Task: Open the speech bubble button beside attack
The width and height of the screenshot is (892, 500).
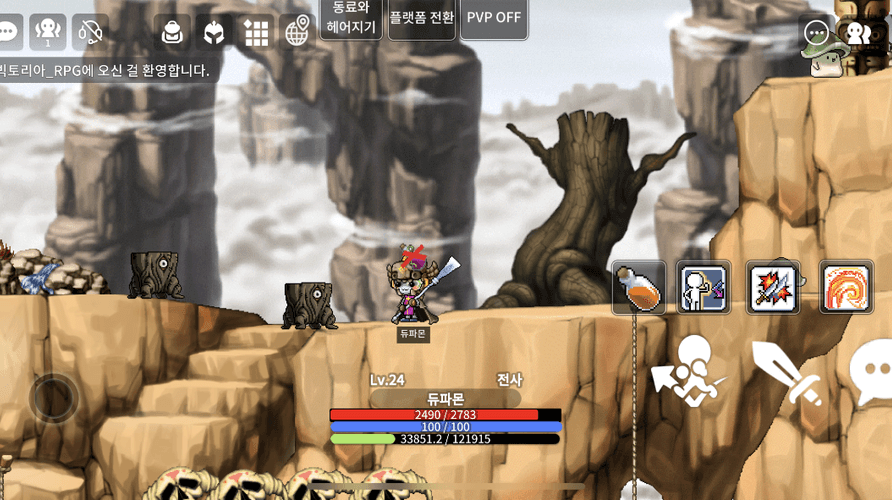Action: [870, 370]
